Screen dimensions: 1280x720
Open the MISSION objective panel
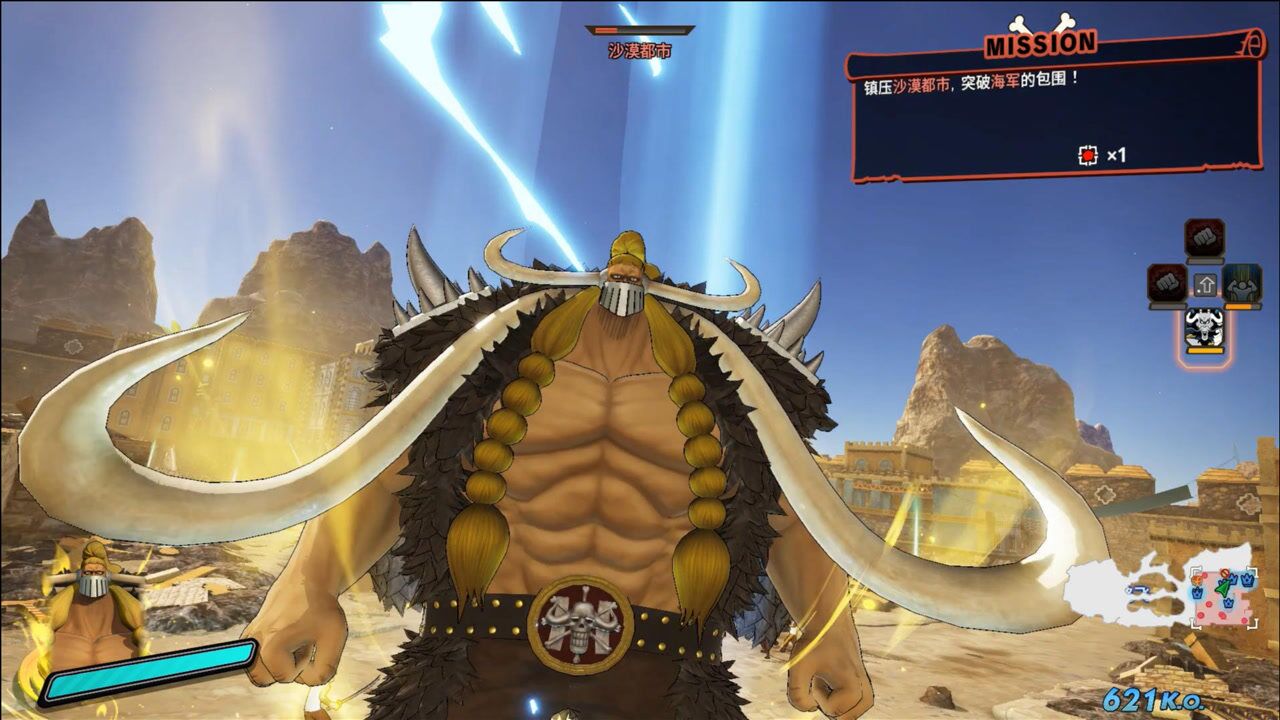coord(1050,110)
